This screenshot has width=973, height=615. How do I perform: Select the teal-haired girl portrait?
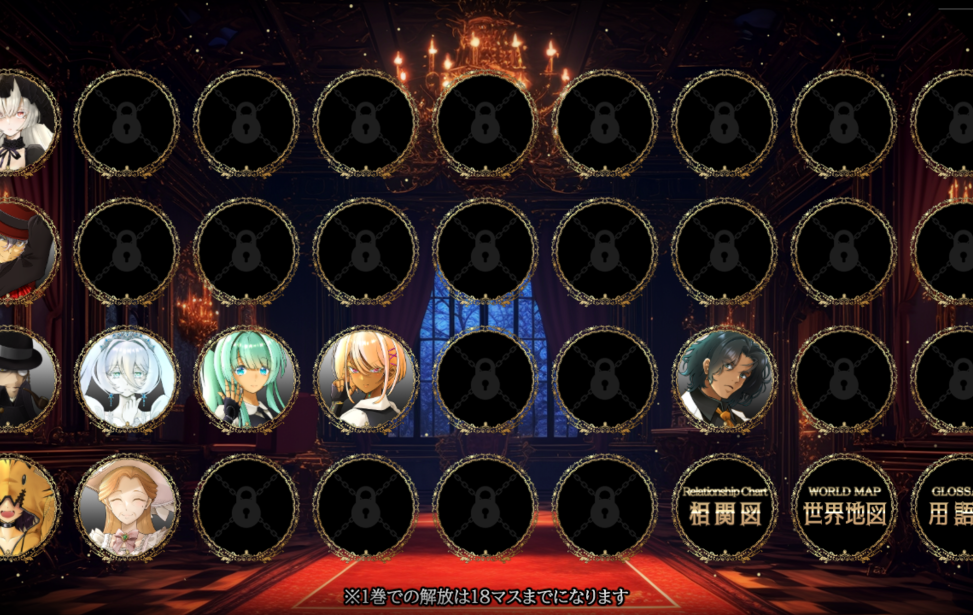(x=246, y=380)
